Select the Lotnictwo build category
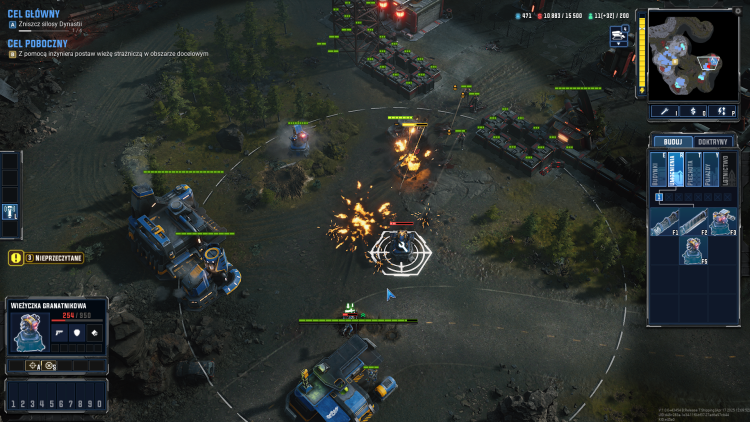The width and height of the screenshot is (750, 422). tap(725, 171)
